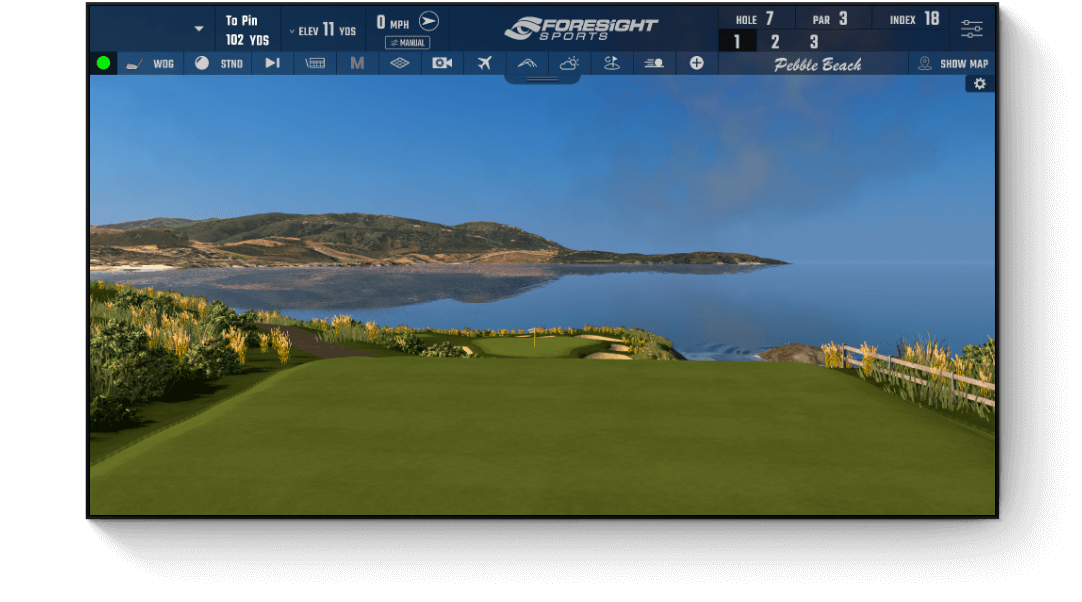Click the wind direction arrow
Viewport: 1082px width, 602px height.
pyautogui.click(x=429, y=21)
